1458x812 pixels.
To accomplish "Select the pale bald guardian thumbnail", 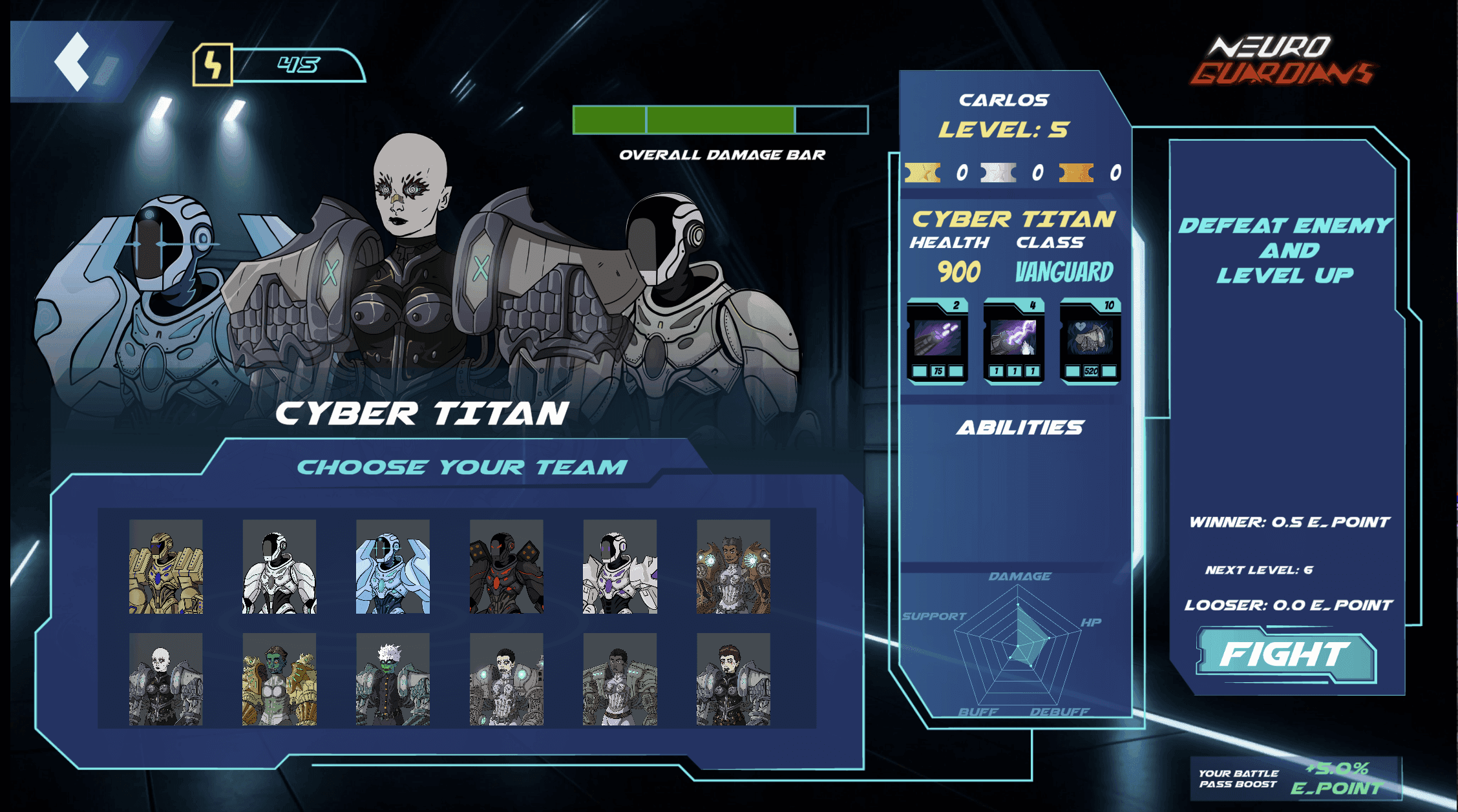I will coord(166,682).
